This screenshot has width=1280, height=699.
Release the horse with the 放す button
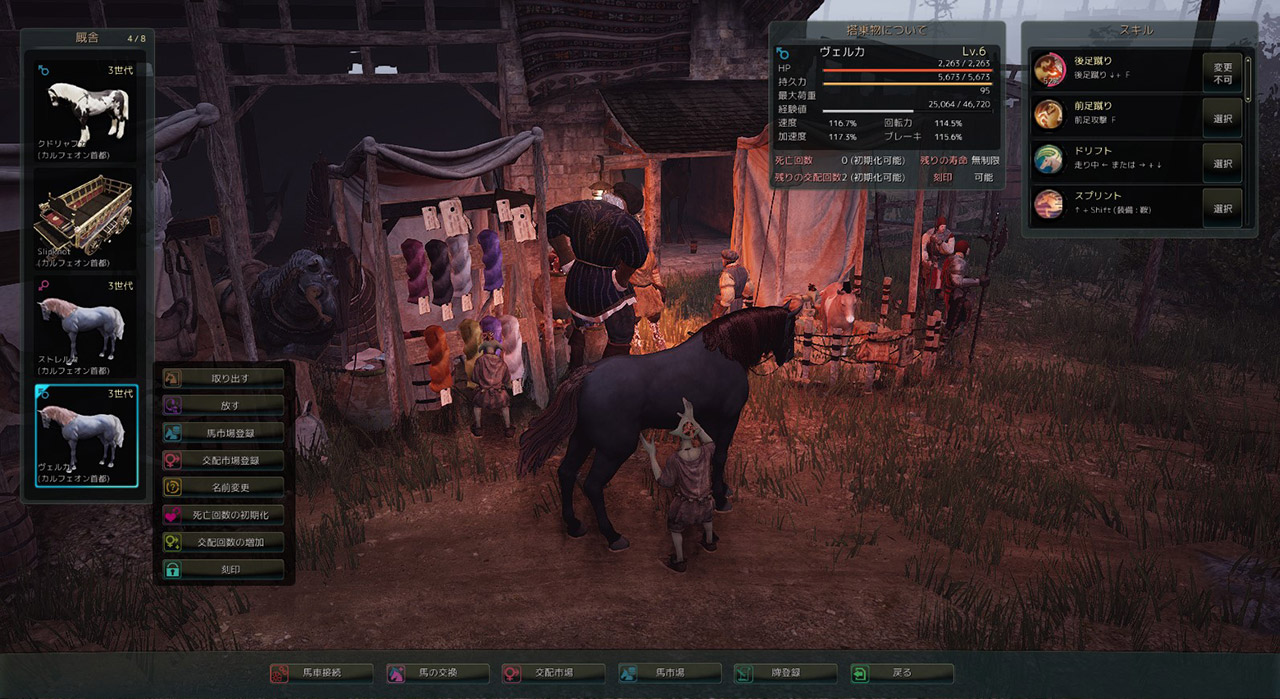223,406
